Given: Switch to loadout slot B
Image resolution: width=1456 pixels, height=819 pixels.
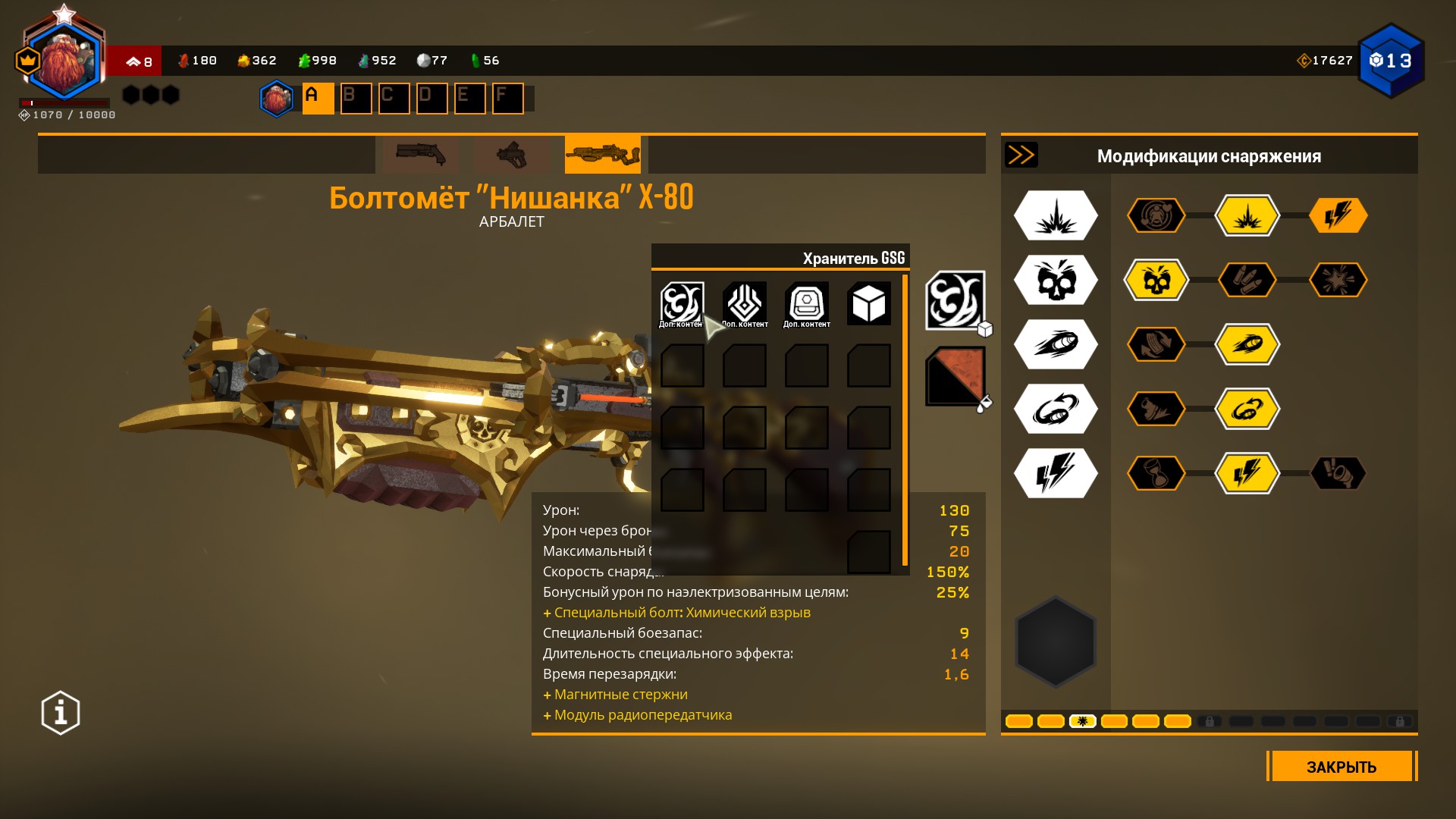Looking at the screenshot, I should (356, 99).
